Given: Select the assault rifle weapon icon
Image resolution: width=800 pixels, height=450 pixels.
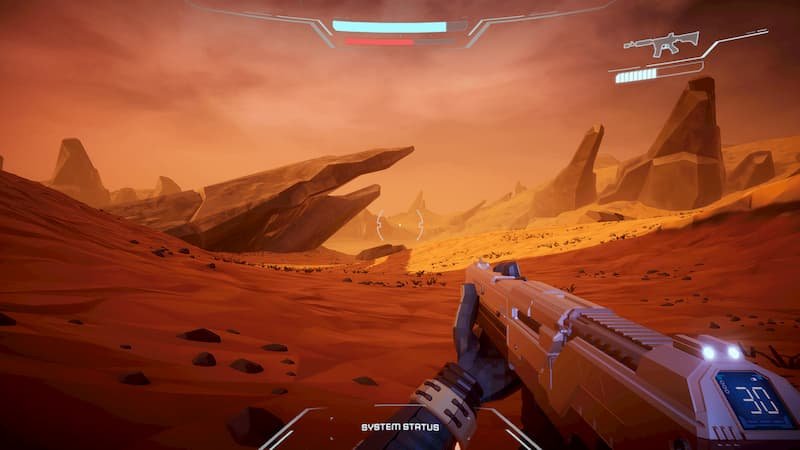Looking at the screenshot, I should (661, 43).
